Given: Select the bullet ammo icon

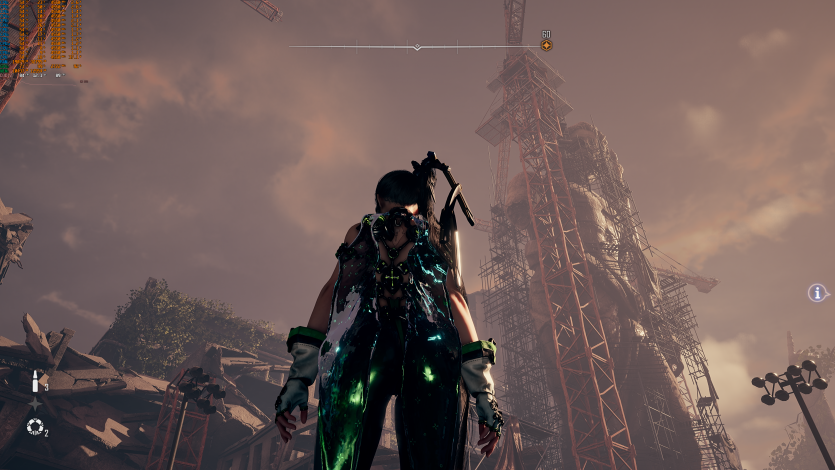Looking at the screenshot, I should click(35, 381).
